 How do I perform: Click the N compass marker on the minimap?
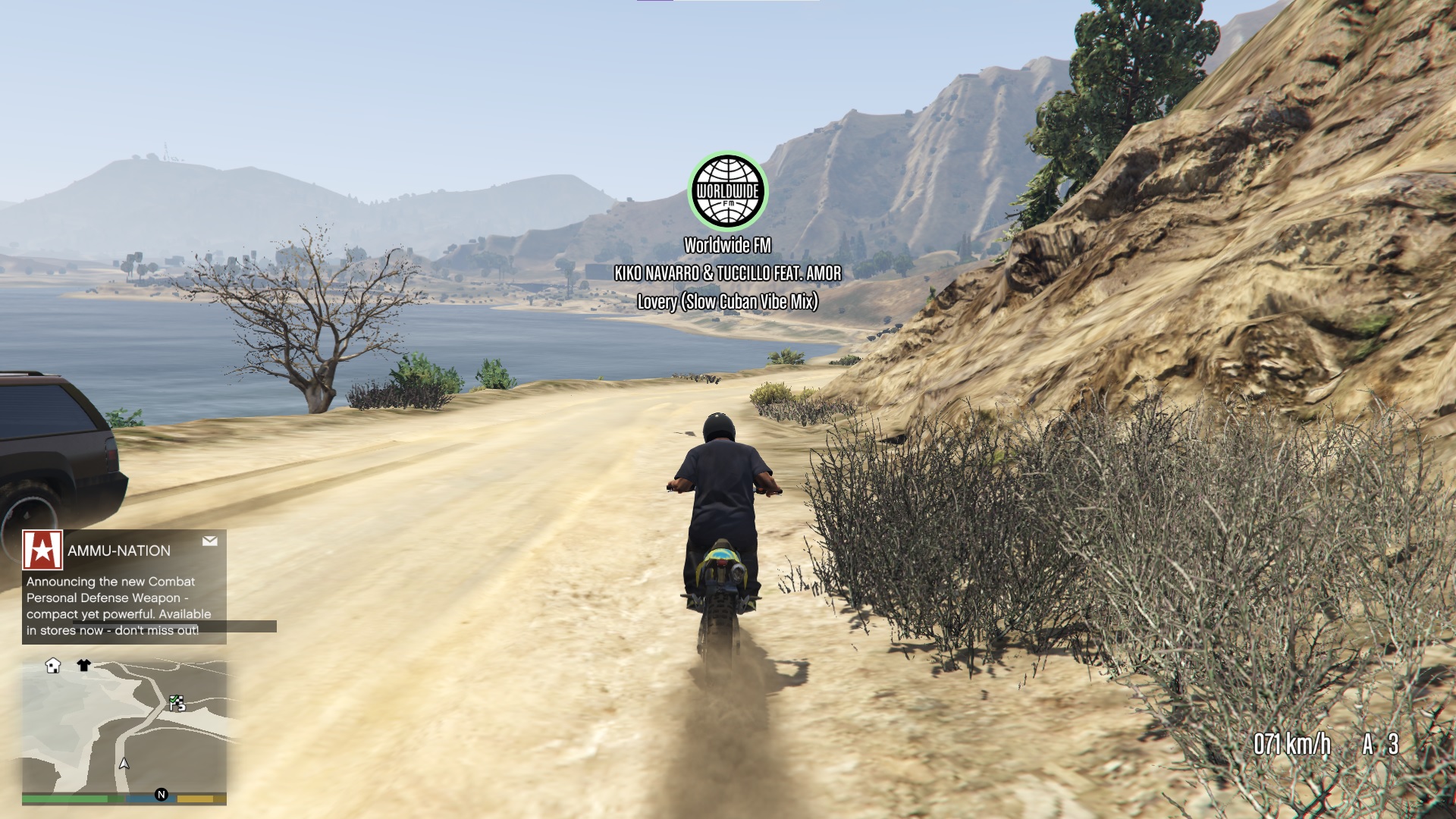point(162,795)
